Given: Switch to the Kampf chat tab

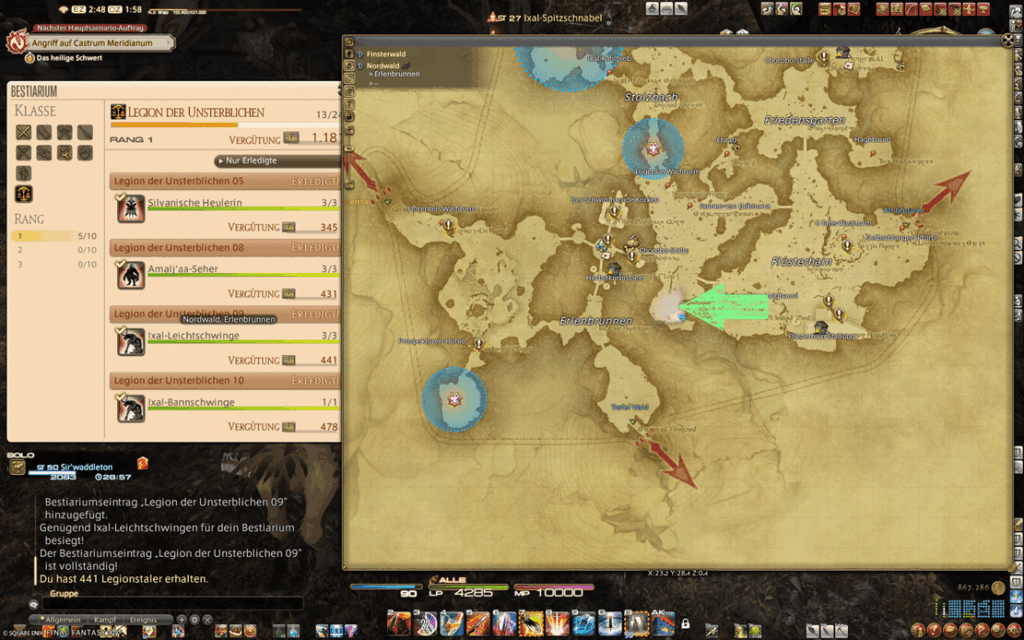Looking at the screenshot, I should pos(103,621).
